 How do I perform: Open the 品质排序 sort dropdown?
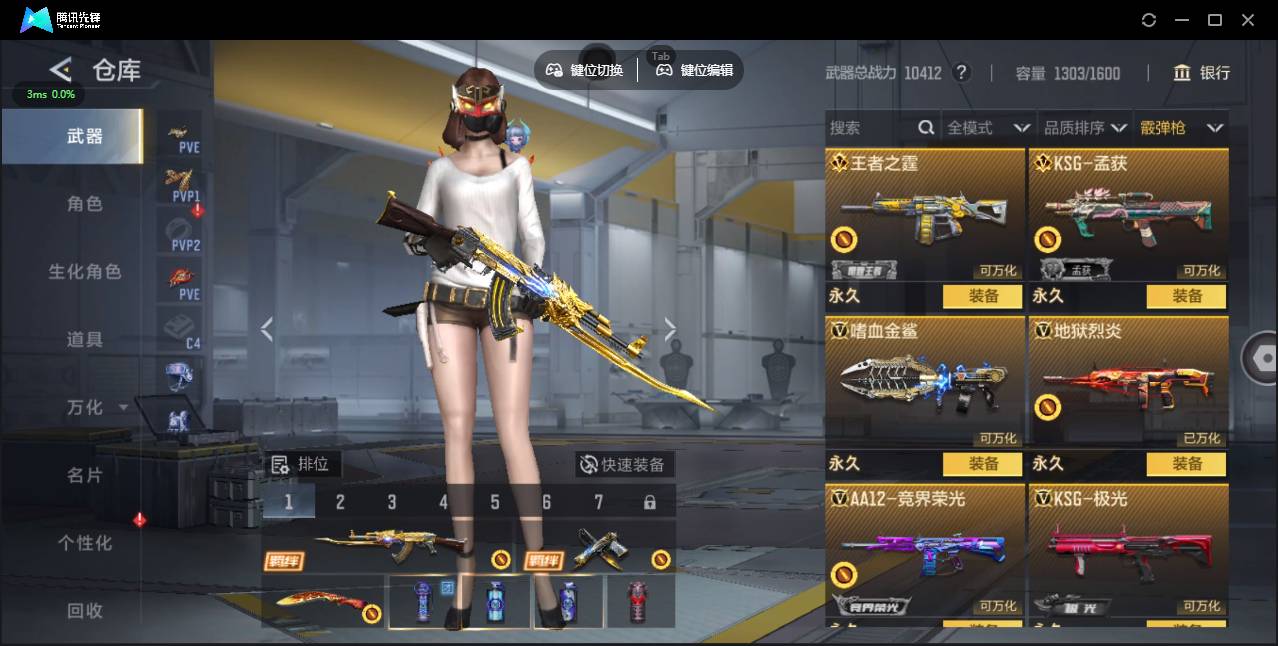(x=1085, y=128)
